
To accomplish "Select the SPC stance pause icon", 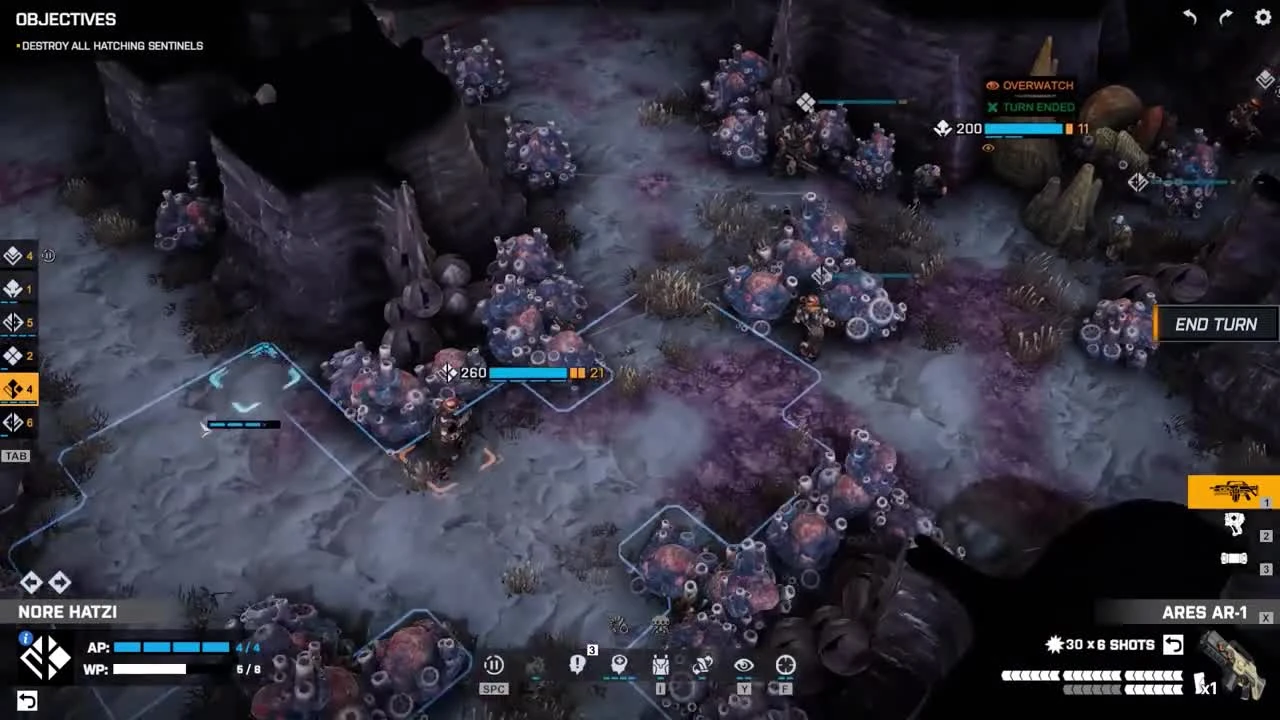I will (x=493, y=664).
